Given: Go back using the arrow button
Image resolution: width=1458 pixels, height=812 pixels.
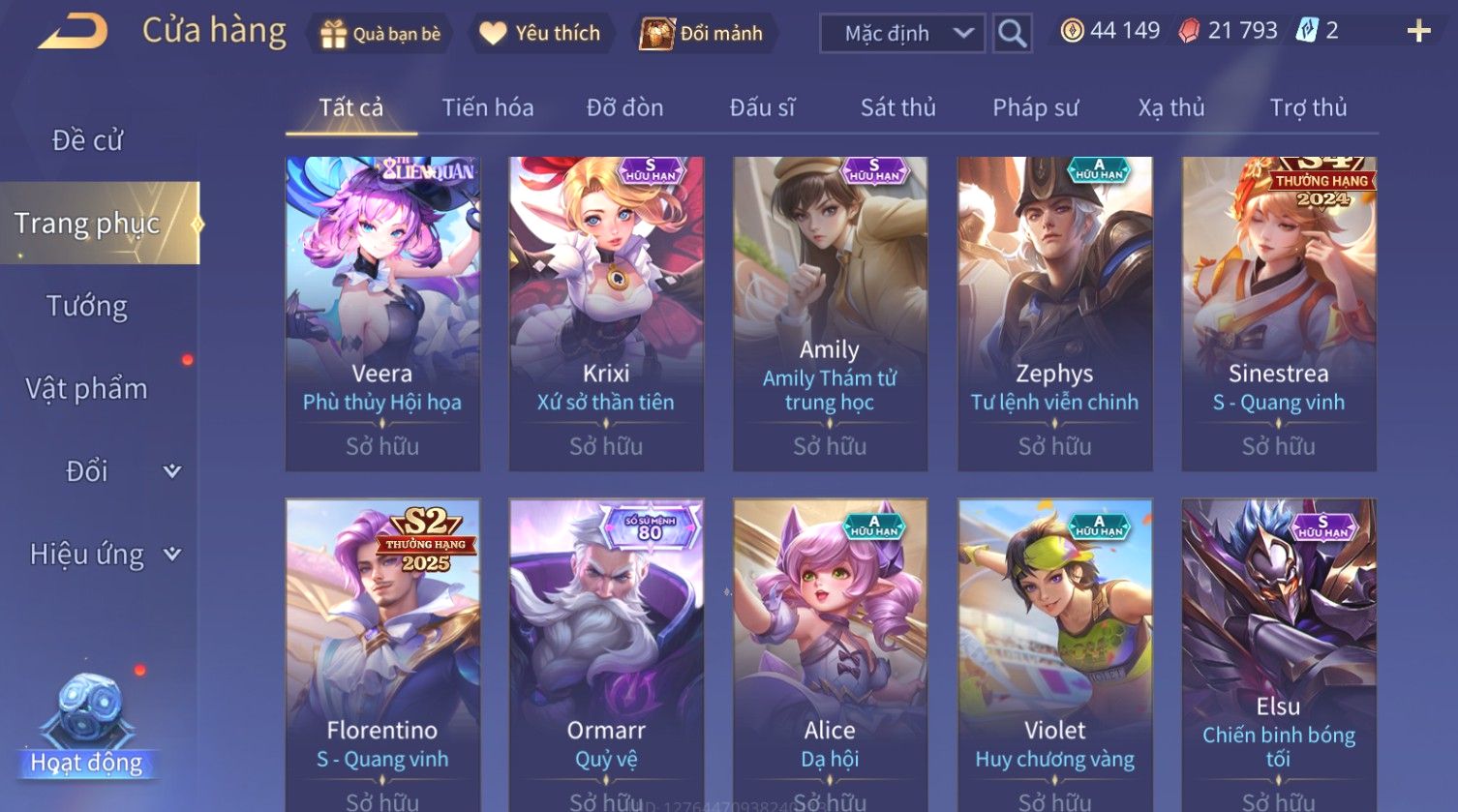Looking at the screenshot, I should click(x=74, y=32).
